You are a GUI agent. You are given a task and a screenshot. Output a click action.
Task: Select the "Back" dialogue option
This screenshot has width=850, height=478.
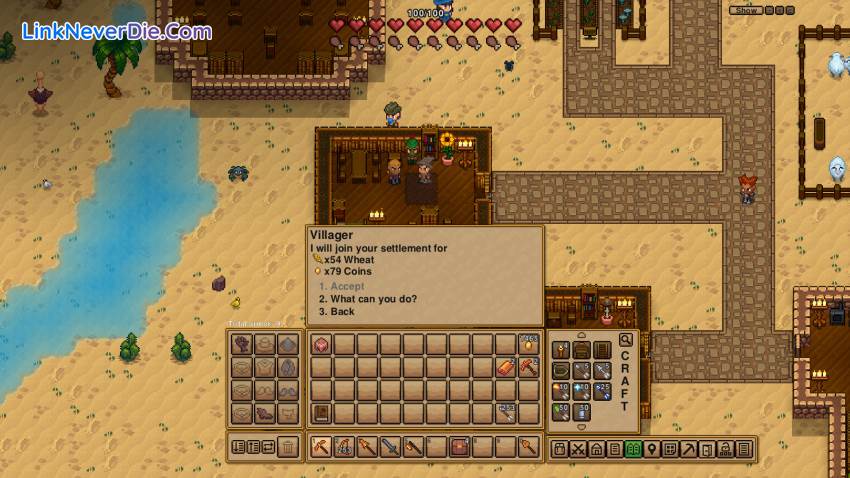pyautogui.click(x=342, y=312)
